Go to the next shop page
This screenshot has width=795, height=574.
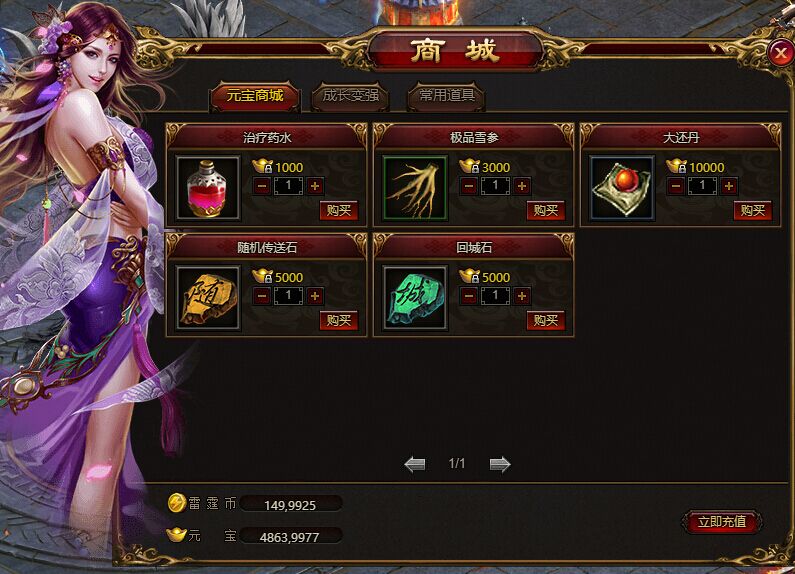point(500,464)
